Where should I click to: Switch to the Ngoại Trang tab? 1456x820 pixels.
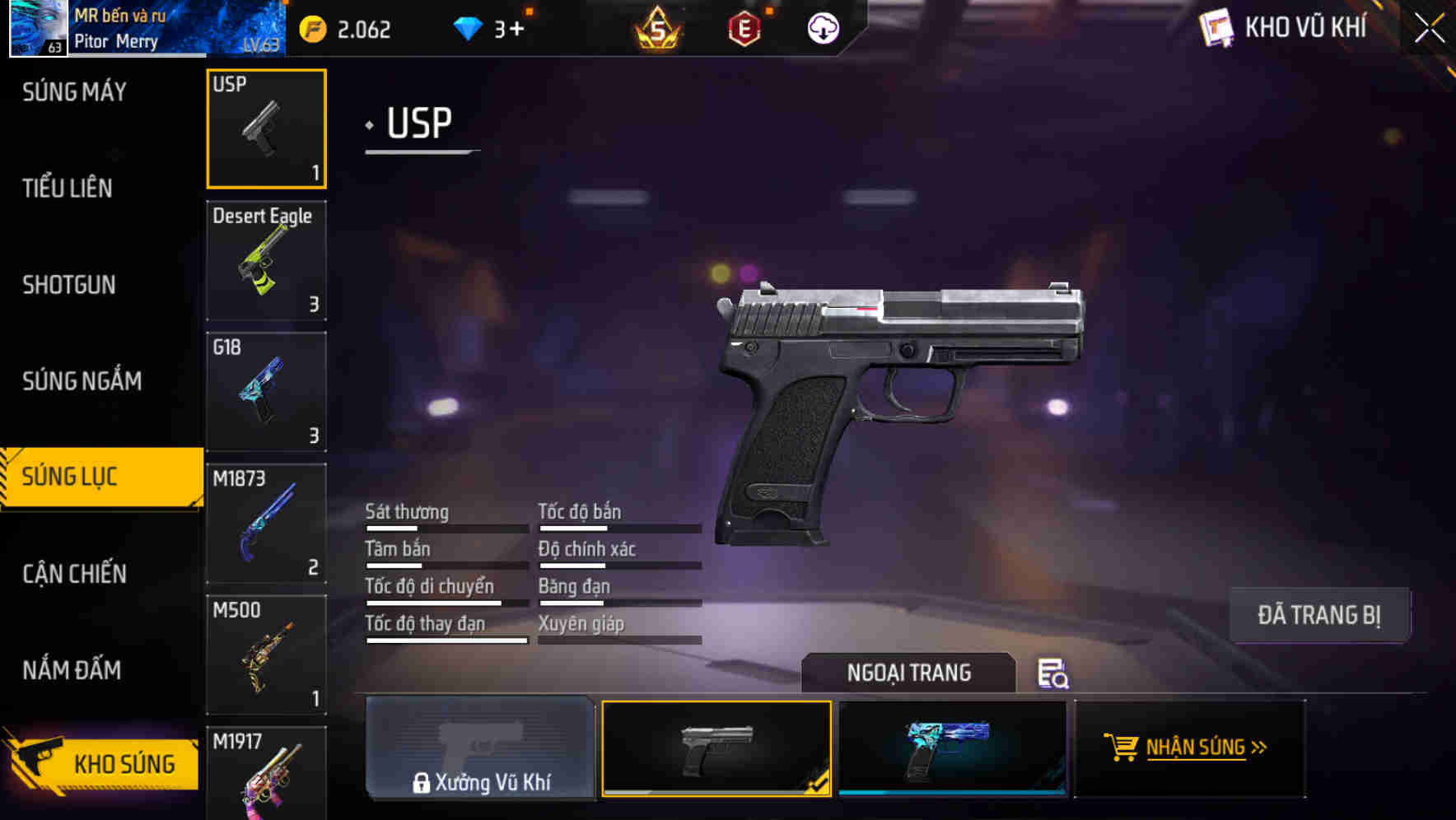pos(909,673)
